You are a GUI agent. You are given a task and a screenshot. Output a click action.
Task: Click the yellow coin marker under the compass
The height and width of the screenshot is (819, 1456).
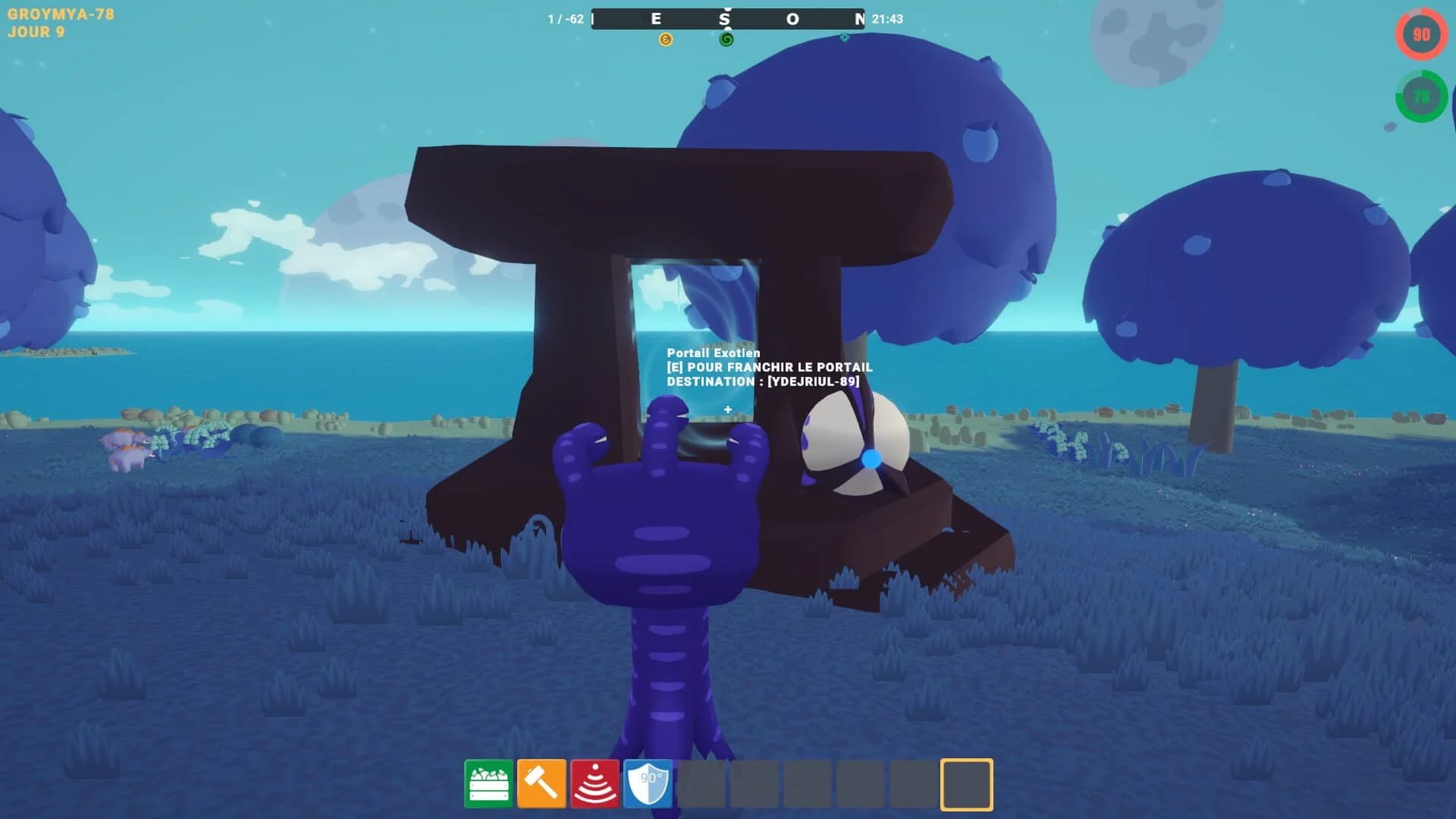pyautogui.click(x=667, y=39)
